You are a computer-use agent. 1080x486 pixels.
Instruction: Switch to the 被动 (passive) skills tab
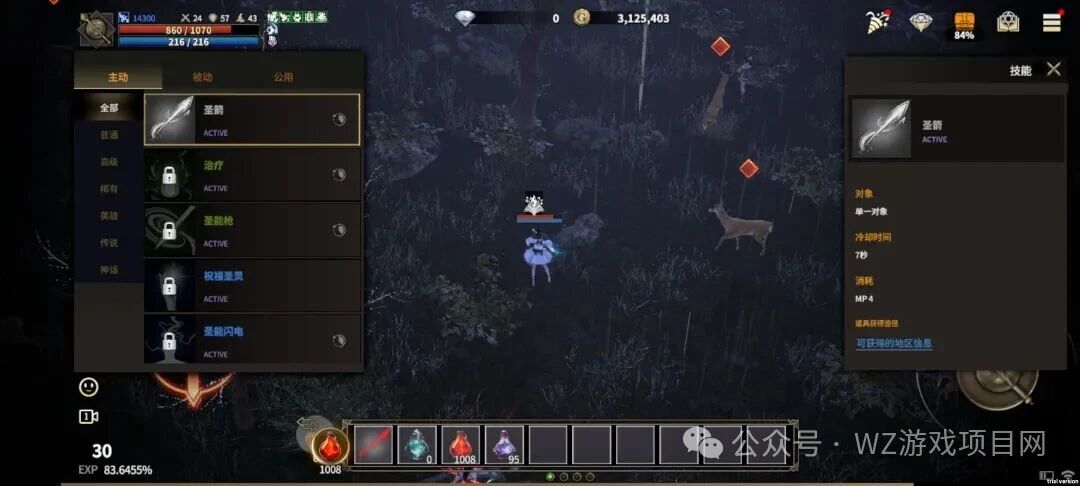point(202,77)
